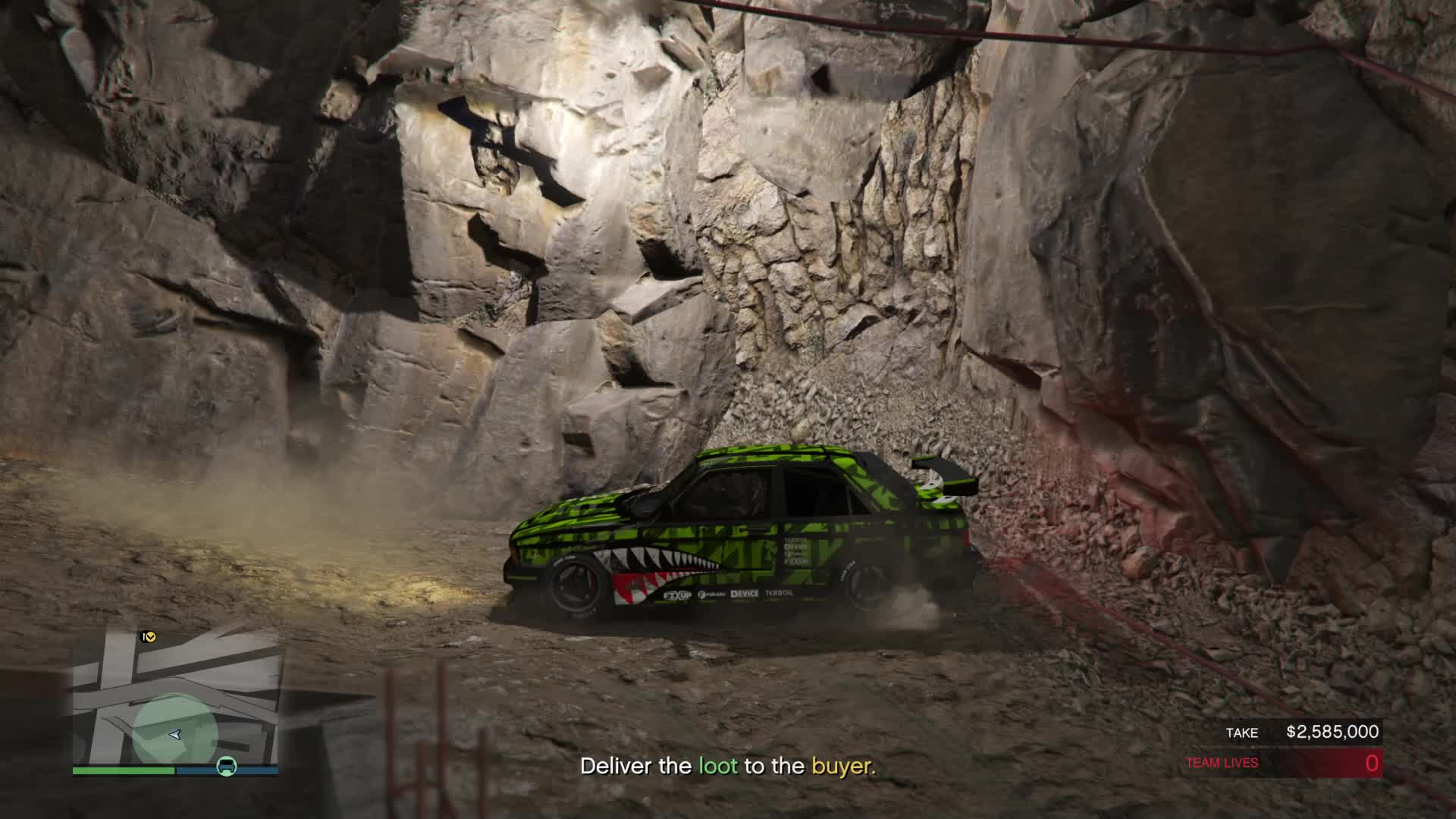
Task: Click the white player arrow on the minimap
Action: tap(175, 734)
